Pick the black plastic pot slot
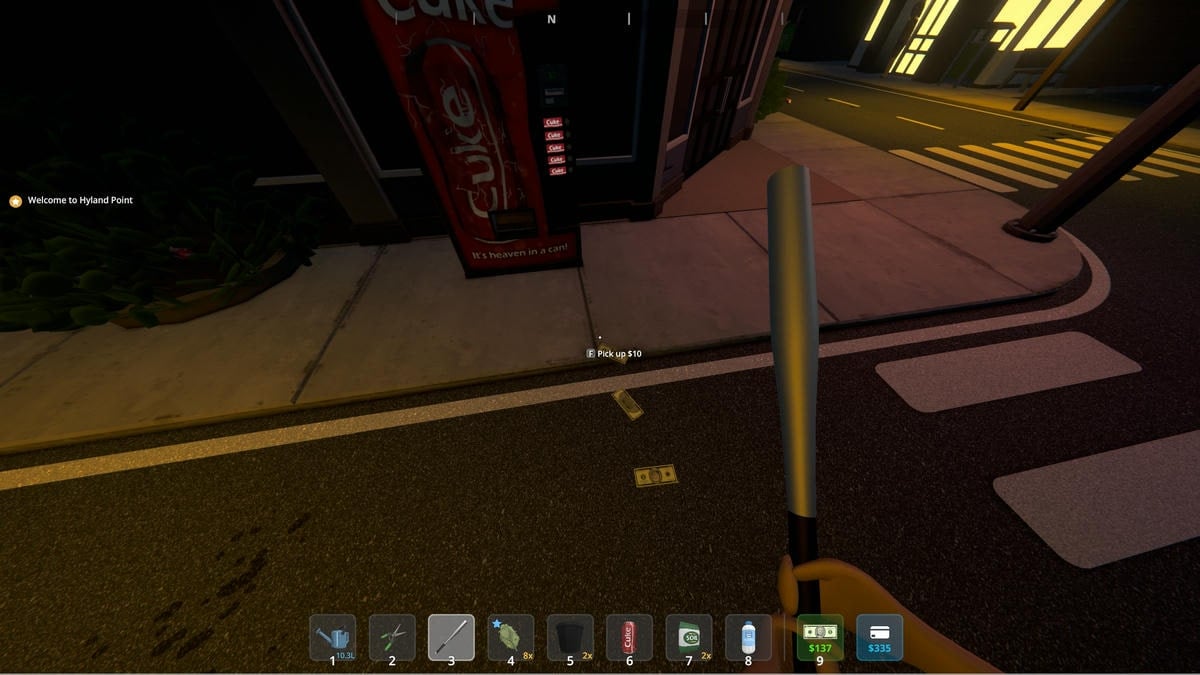Viewport: 1200px width, 675px height. click(570, 637)
